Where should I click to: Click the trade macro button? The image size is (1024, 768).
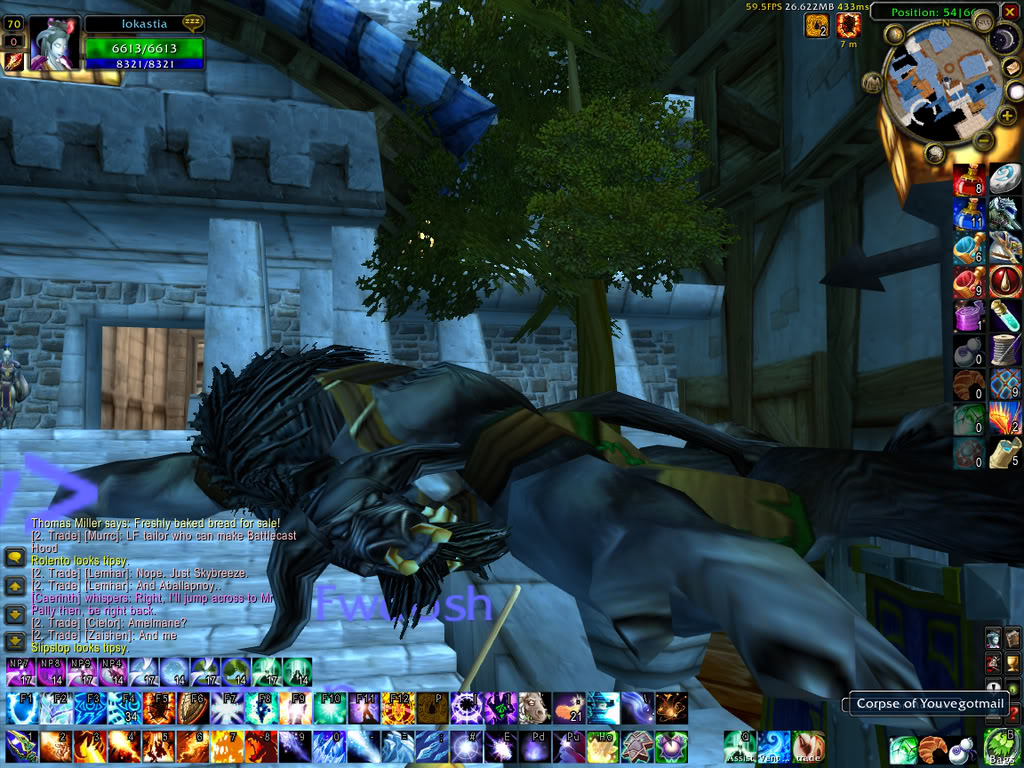pyautogui.click(x=808, y=746)
